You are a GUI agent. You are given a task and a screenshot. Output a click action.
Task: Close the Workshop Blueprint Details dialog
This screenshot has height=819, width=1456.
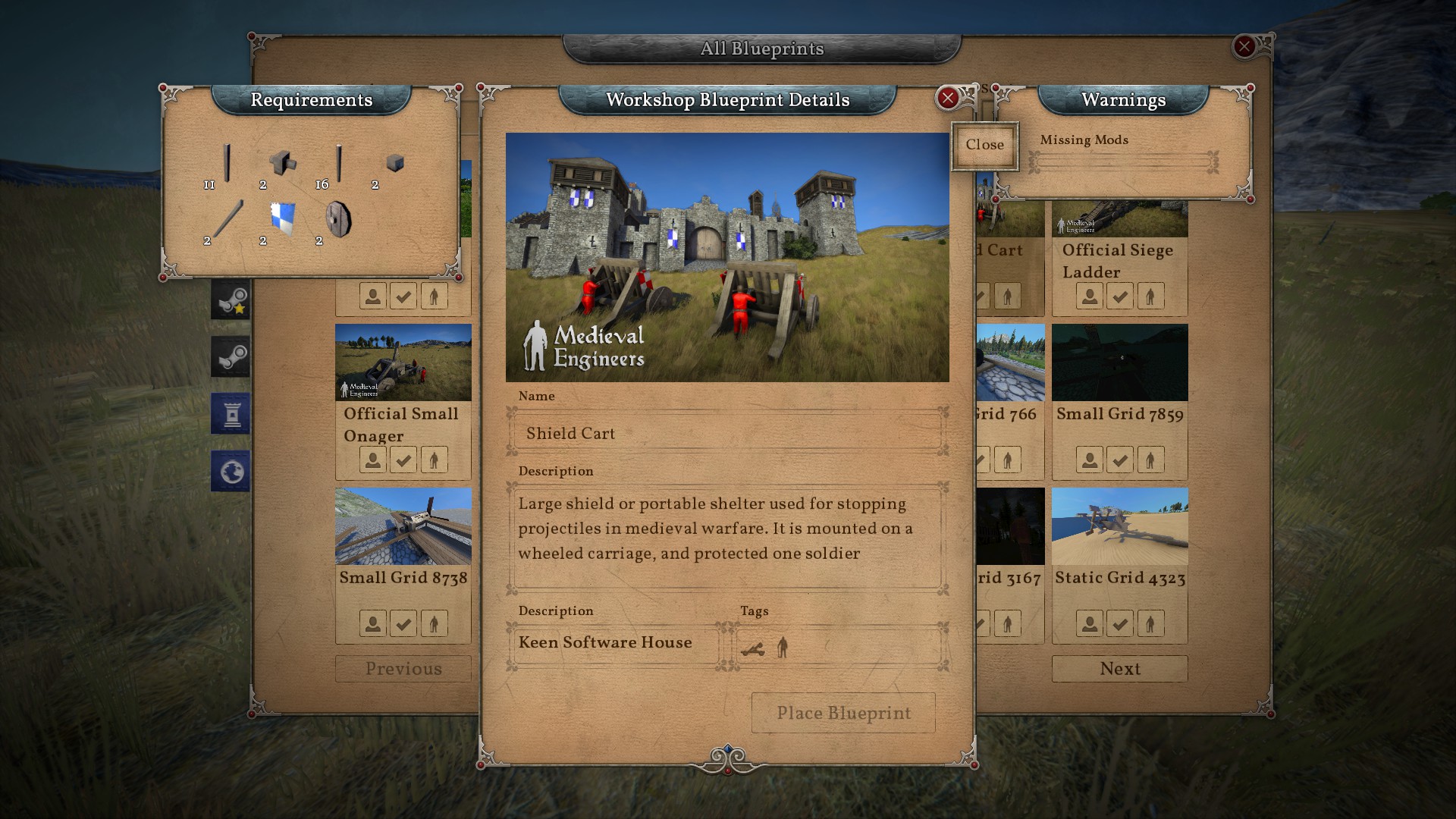click(x=947, y=98)
